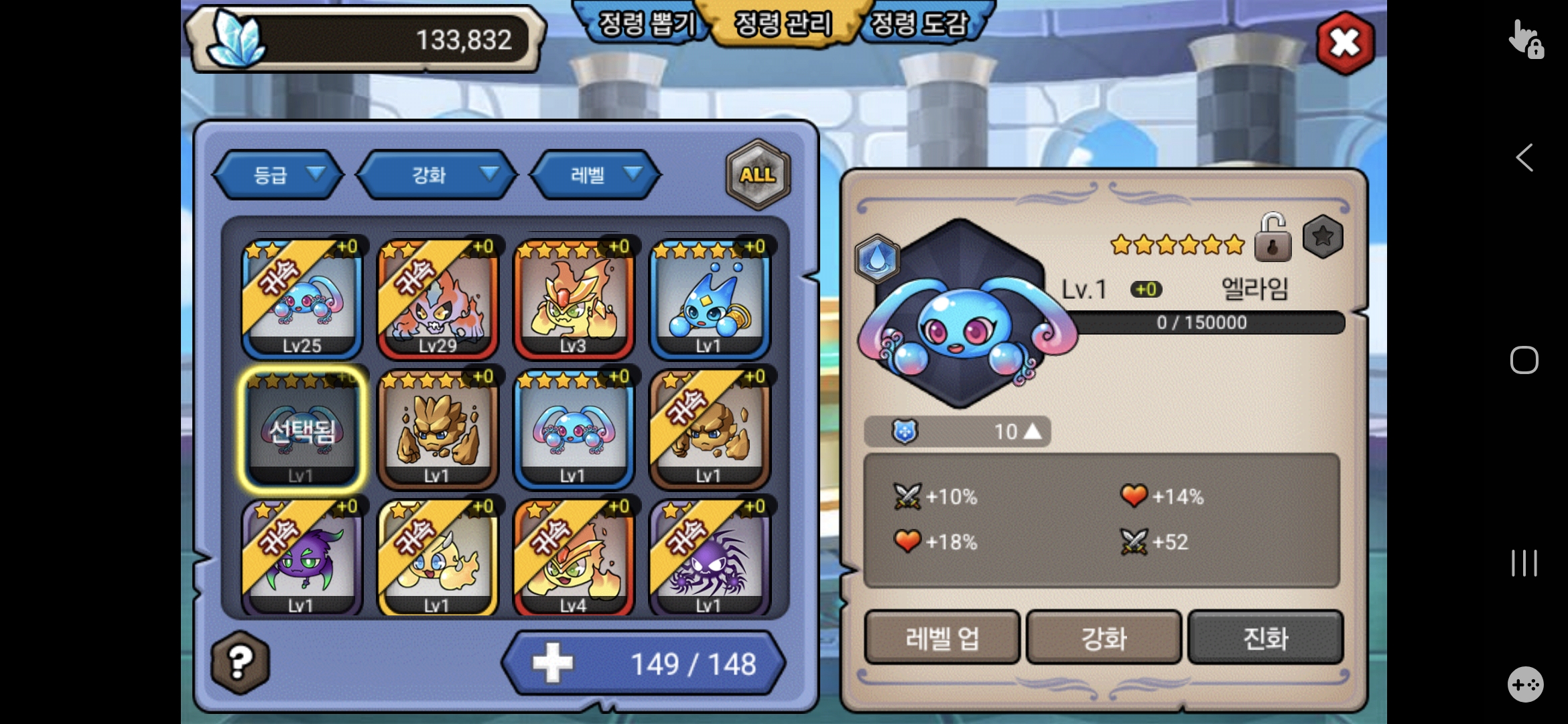
Task: Tap the 레벨 업 button
Action: (941, 638)
